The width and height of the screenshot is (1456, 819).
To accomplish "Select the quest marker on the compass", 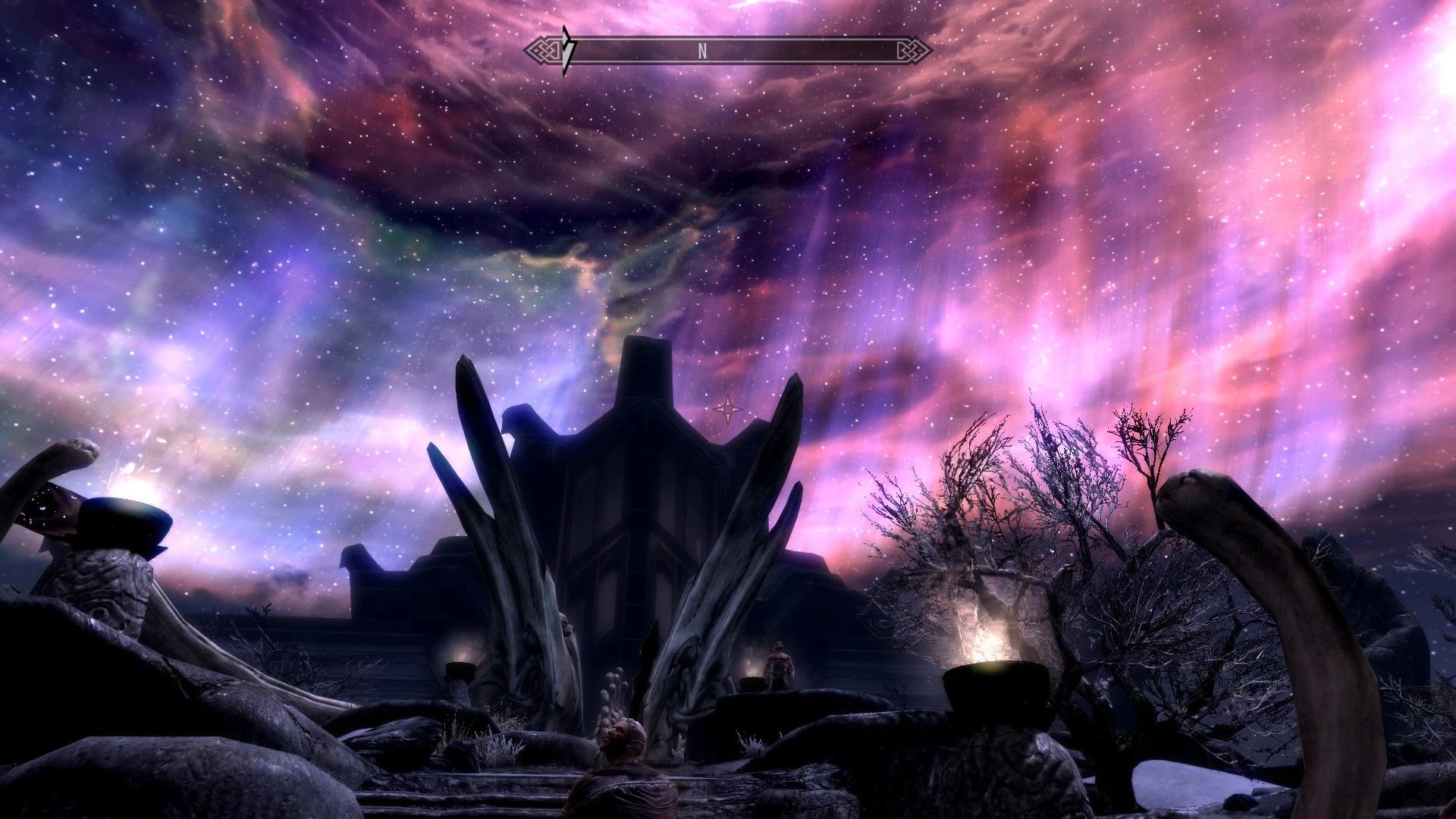I will (x=568, y=51).
